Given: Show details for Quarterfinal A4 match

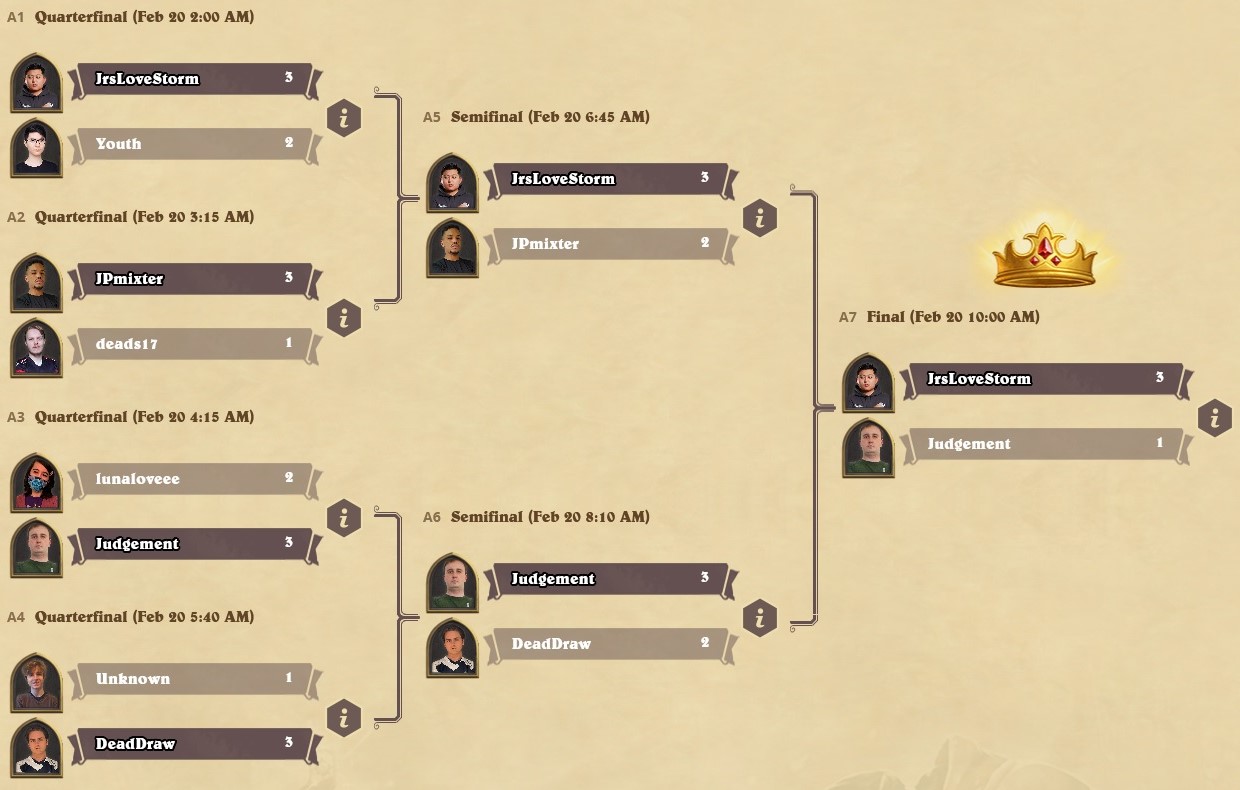Looking at the screenshot, I should coord(344,719).
